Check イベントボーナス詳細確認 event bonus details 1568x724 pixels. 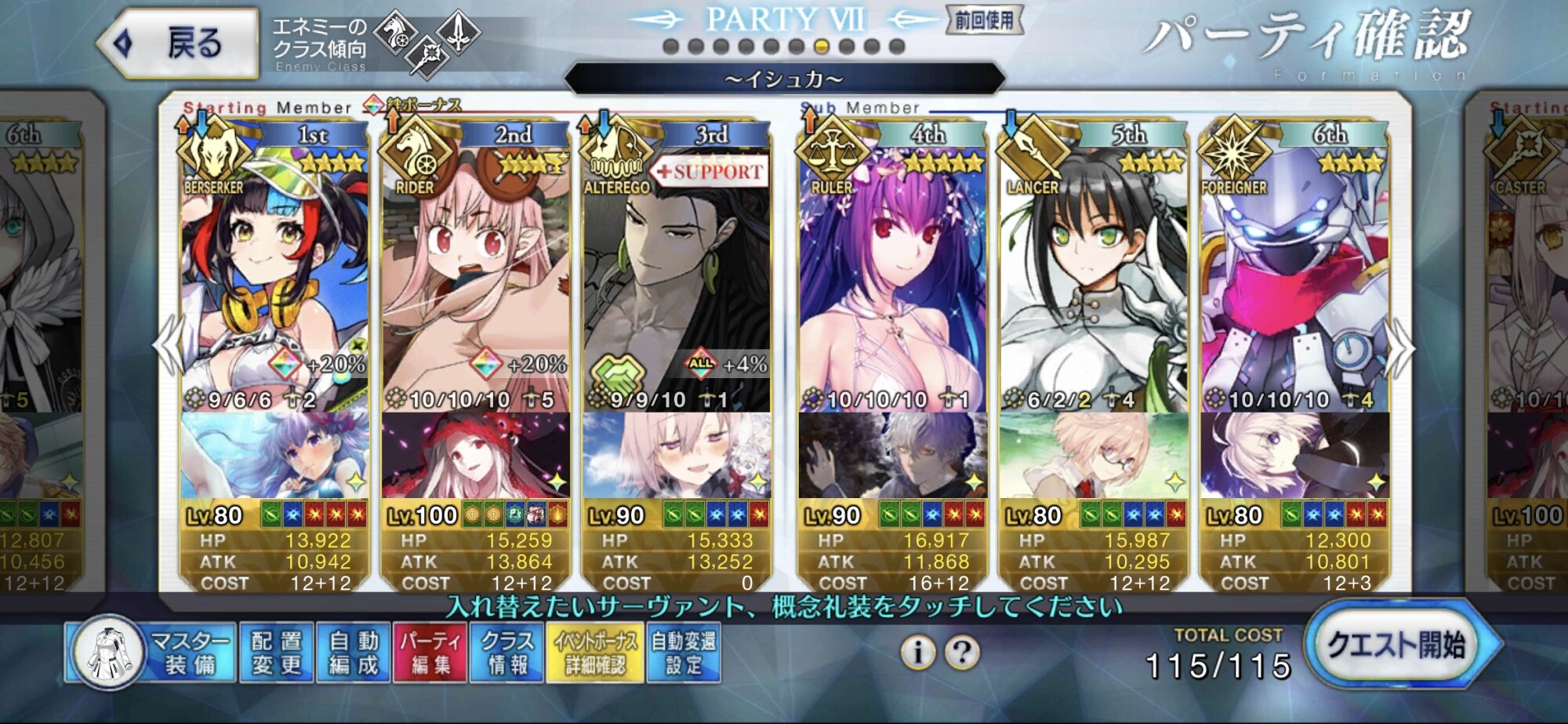point(595,653)
